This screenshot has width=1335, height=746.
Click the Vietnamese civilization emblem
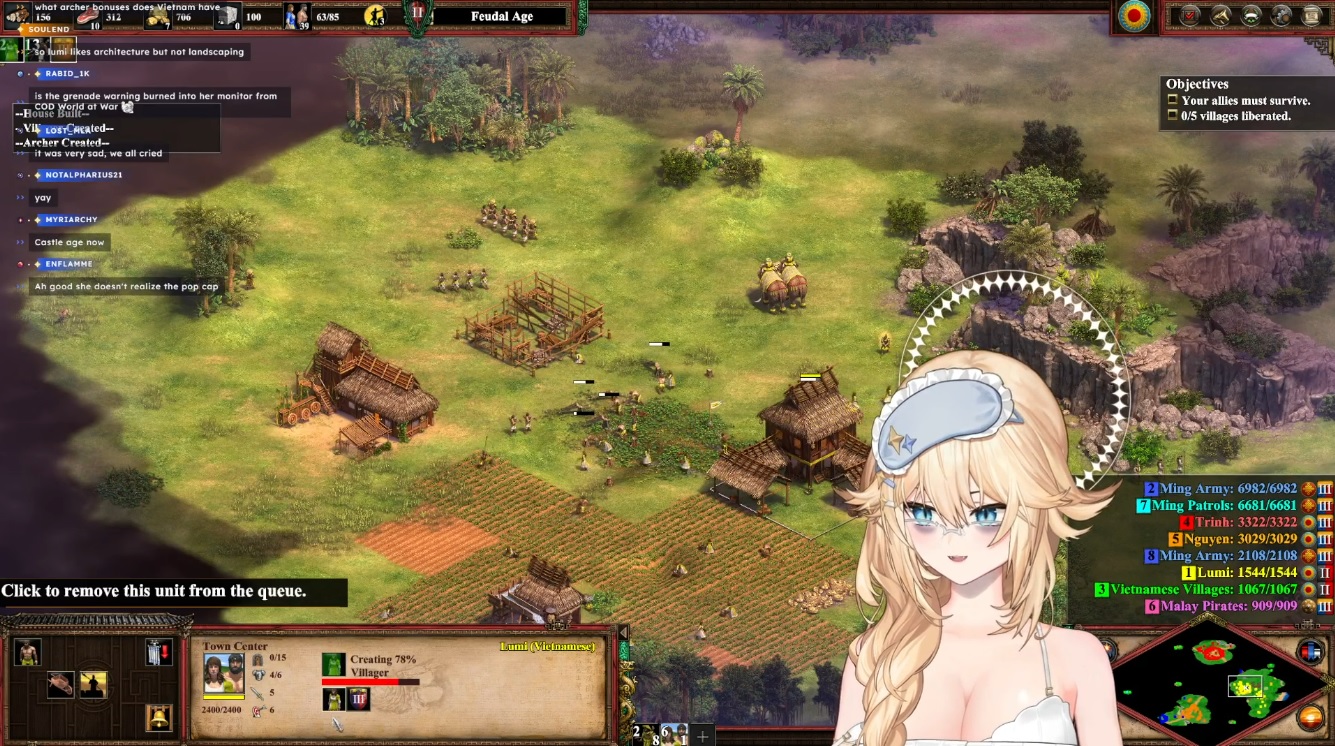coord(1134,17)
